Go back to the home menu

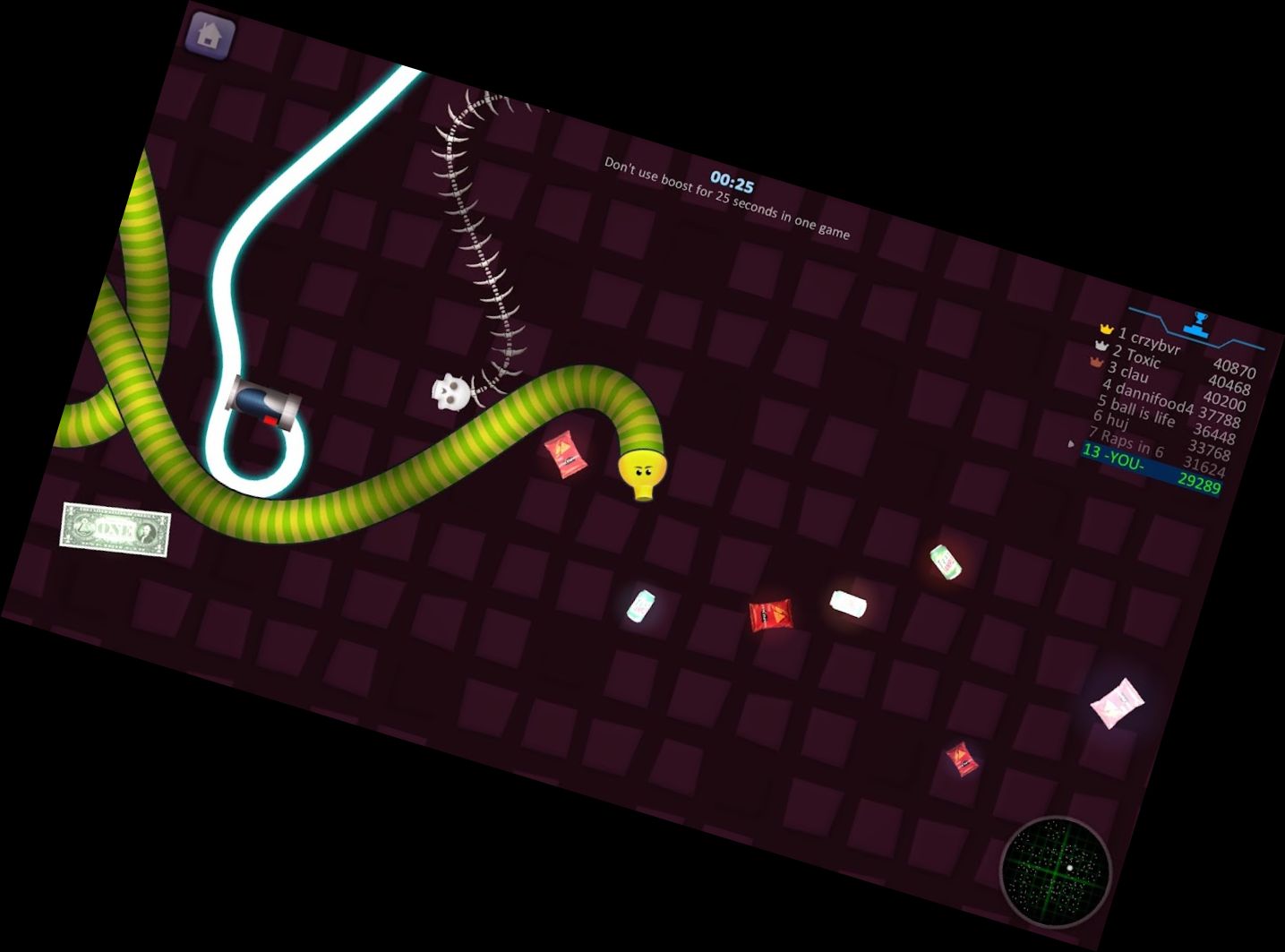coord(210,37)
